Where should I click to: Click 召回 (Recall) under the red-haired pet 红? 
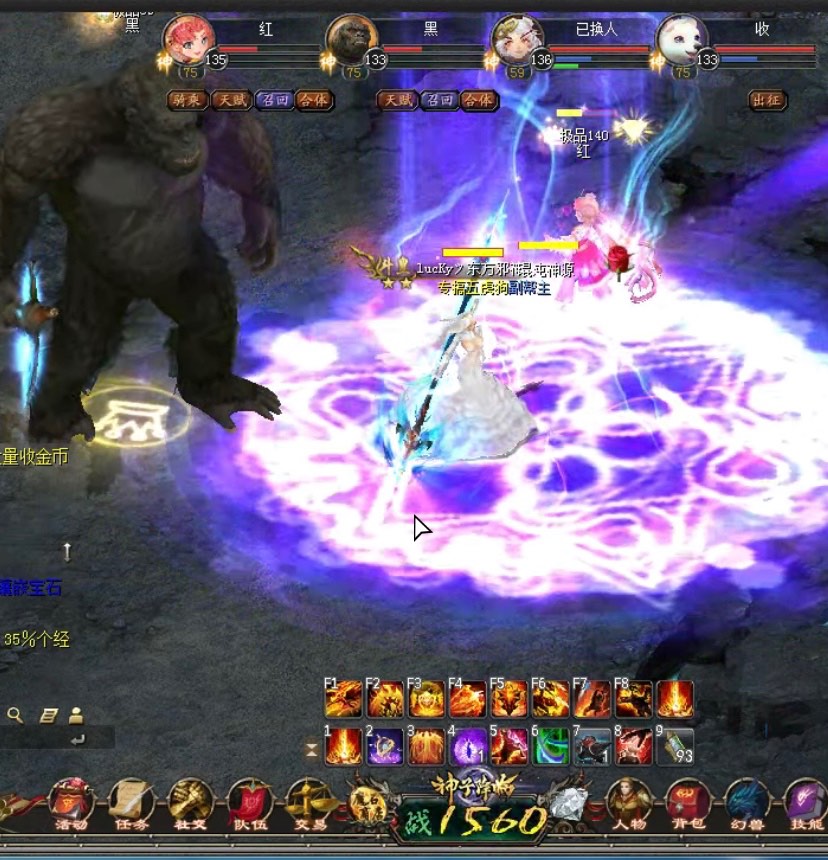click(273, 101)
